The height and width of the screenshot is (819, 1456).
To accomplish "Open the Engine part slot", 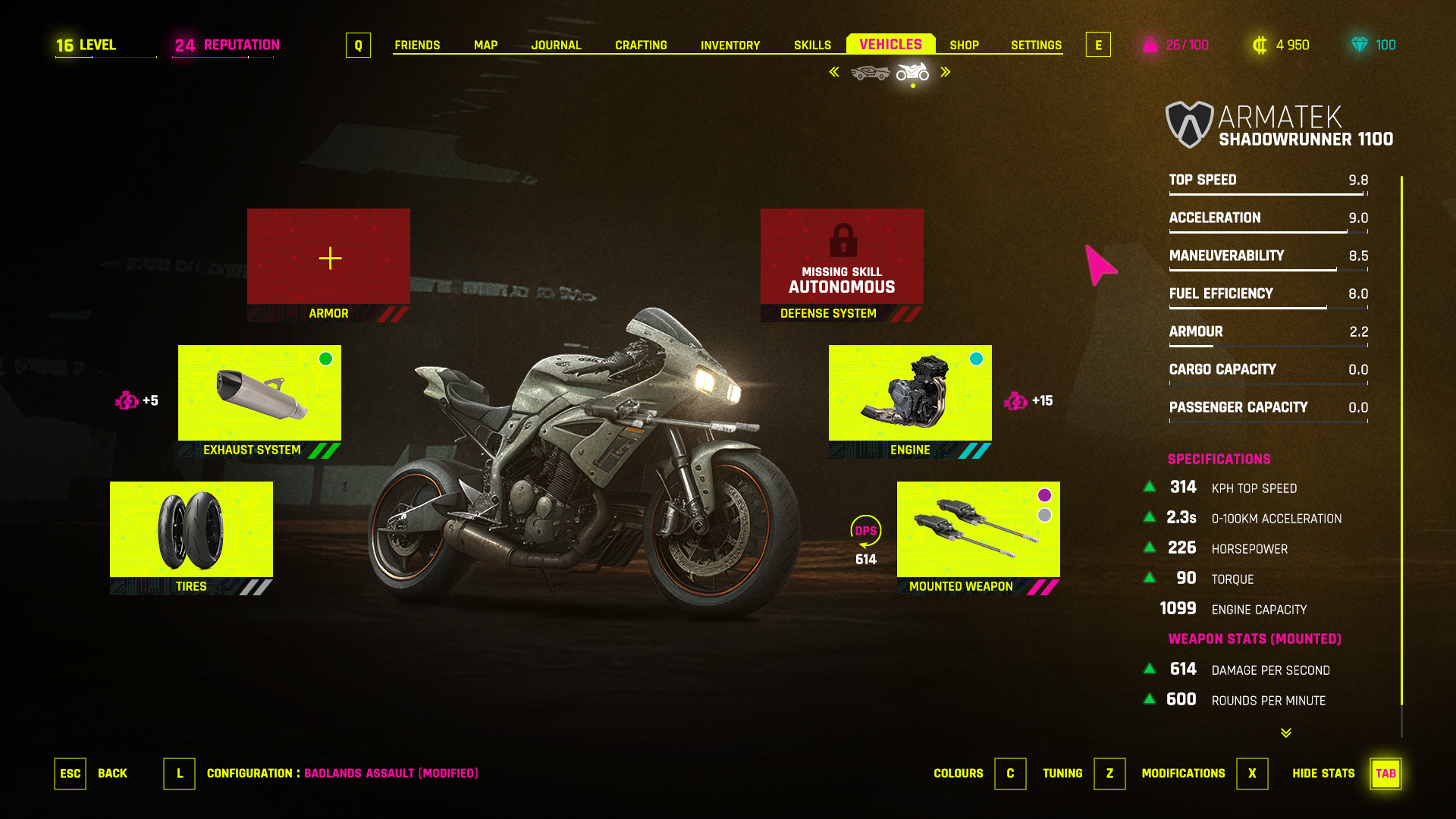I will coord(910,394).
